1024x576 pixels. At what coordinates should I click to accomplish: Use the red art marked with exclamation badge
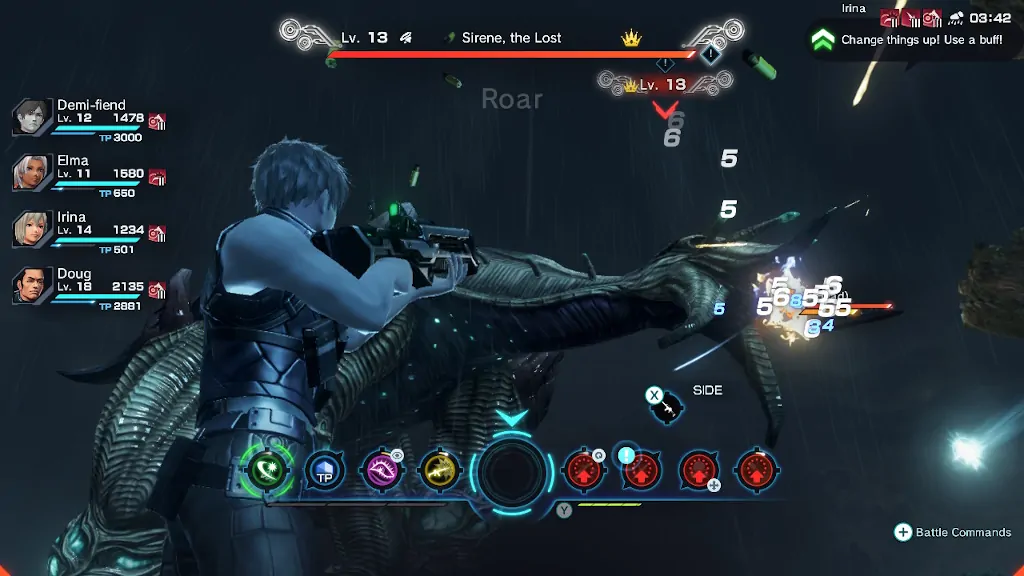pos(641,469)
